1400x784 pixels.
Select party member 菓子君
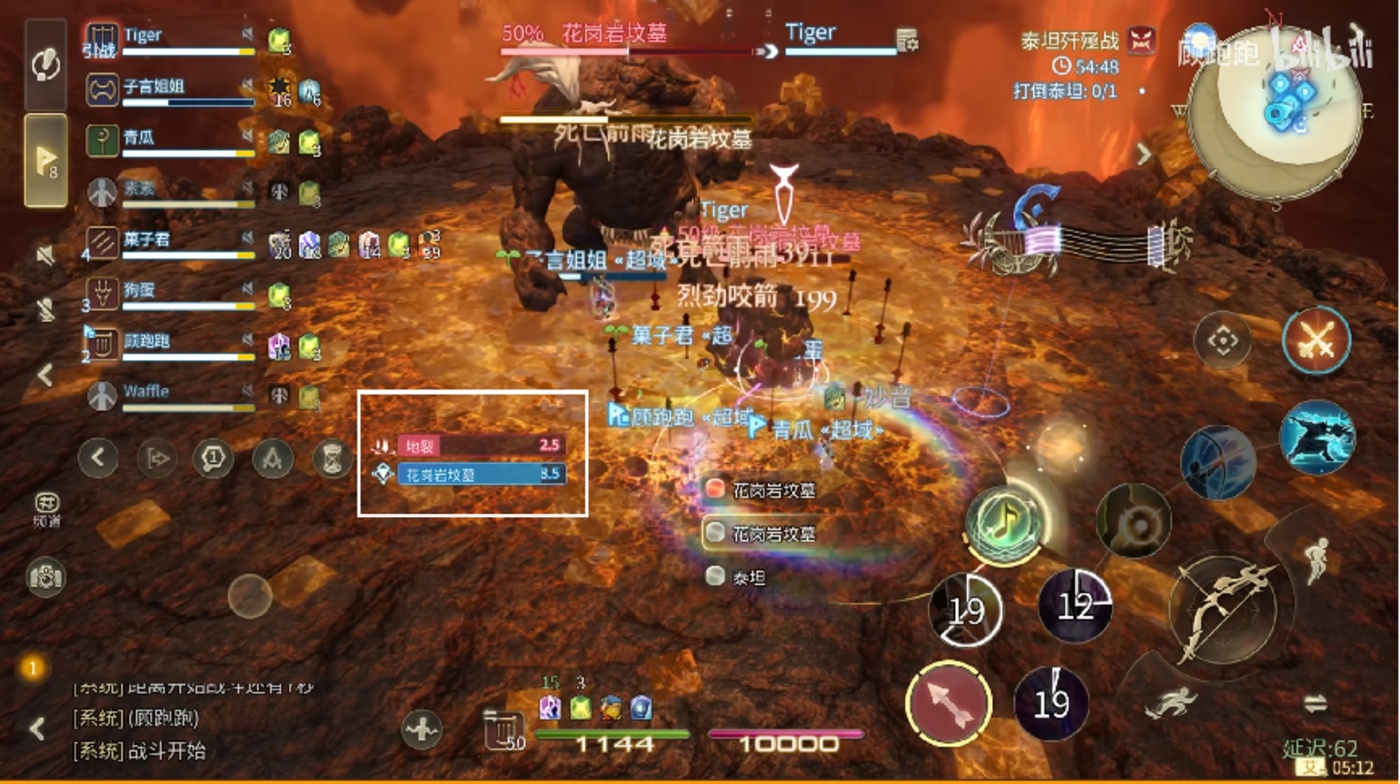point(170,244)
